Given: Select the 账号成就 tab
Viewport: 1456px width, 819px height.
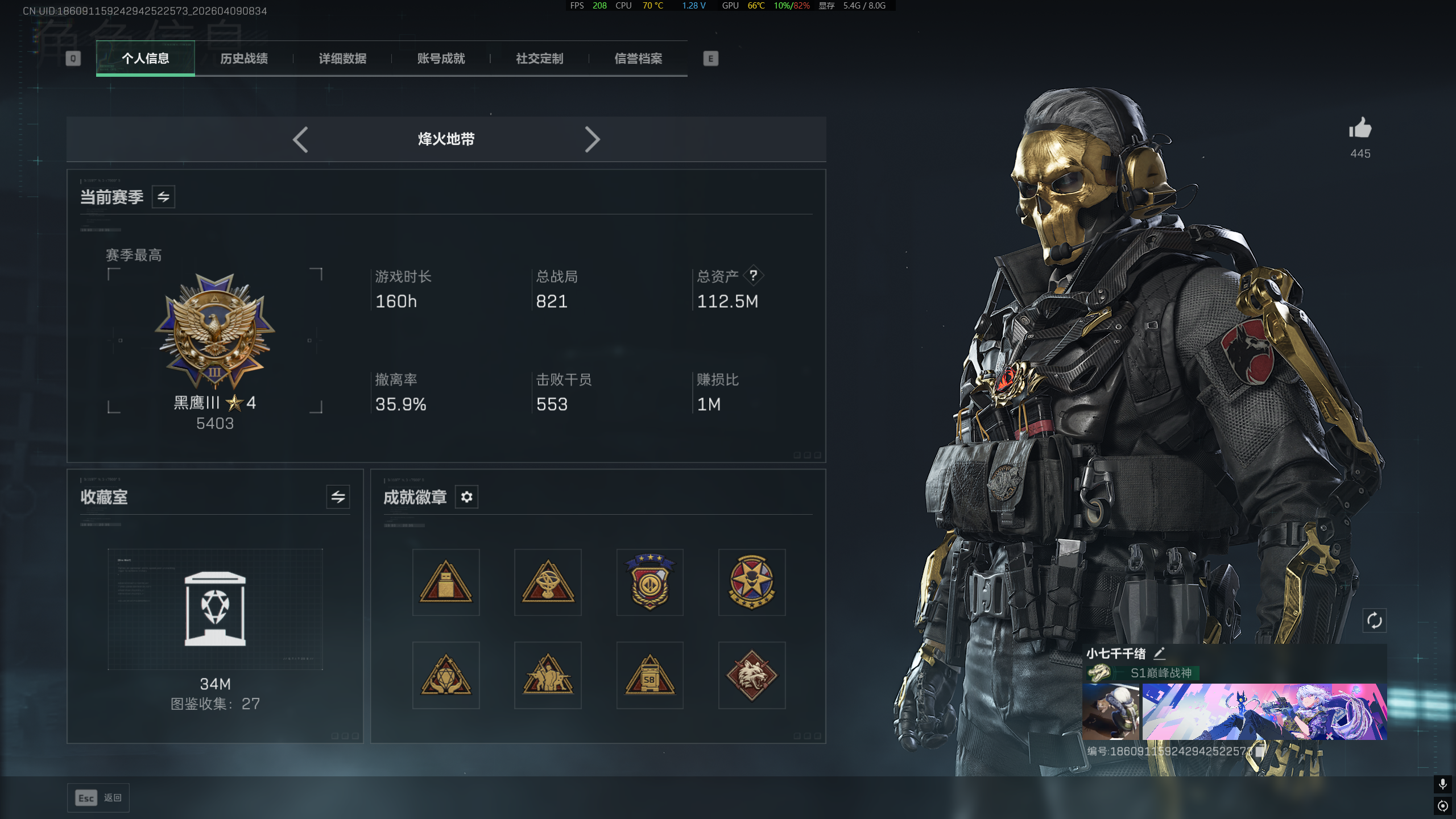Looking at the screenshot, I should 441,59.
